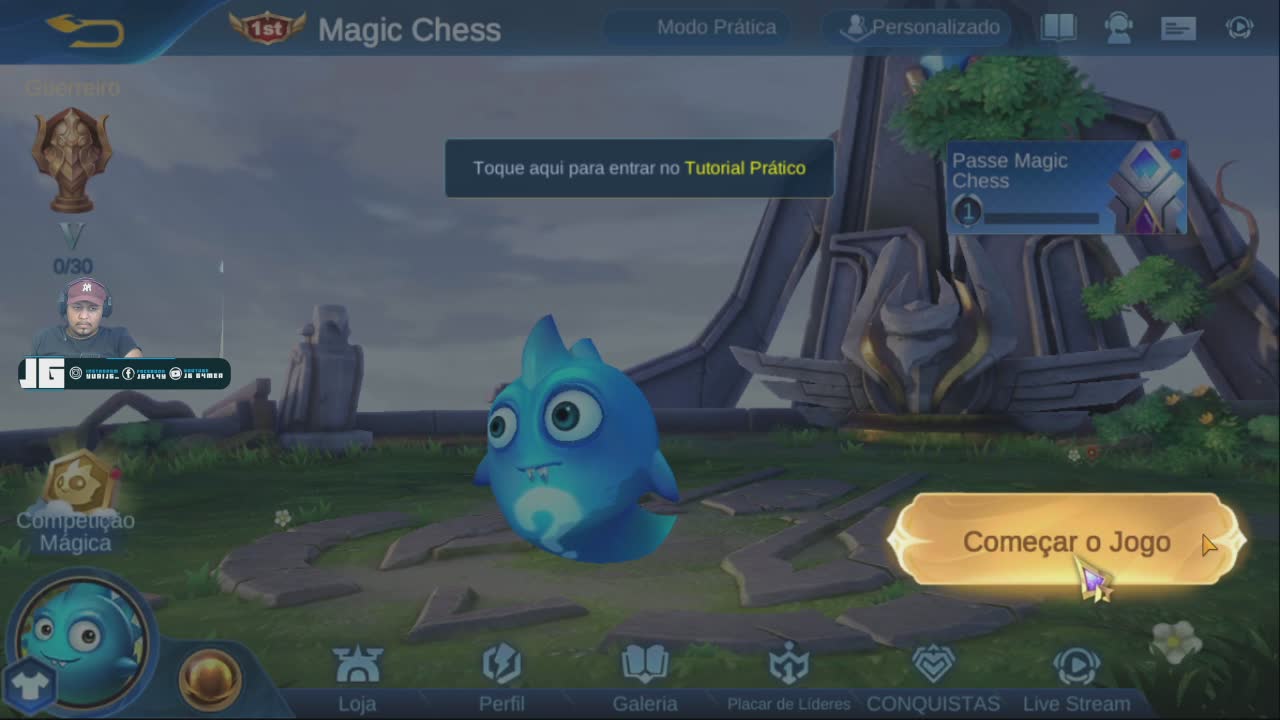Open the guide book icon
1280x720 pixels.
click(1058, 28)
